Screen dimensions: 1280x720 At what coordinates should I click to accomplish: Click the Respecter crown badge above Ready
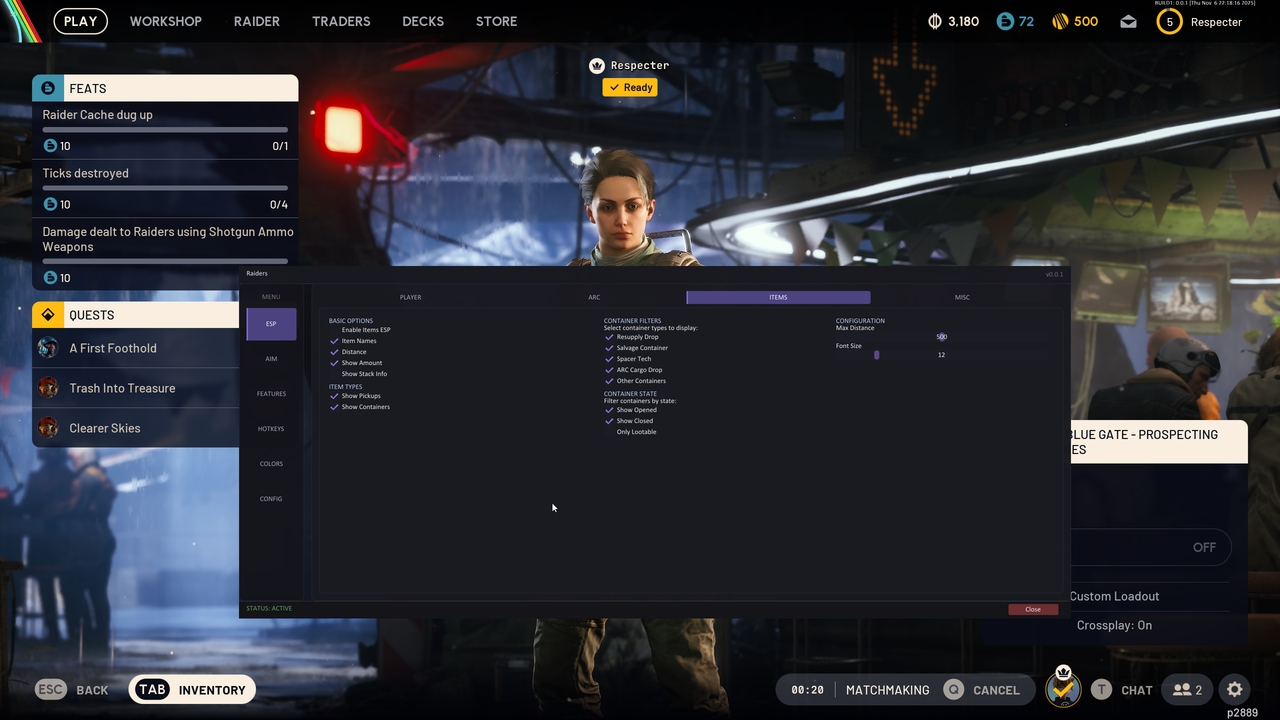click(x=597, y=65)
